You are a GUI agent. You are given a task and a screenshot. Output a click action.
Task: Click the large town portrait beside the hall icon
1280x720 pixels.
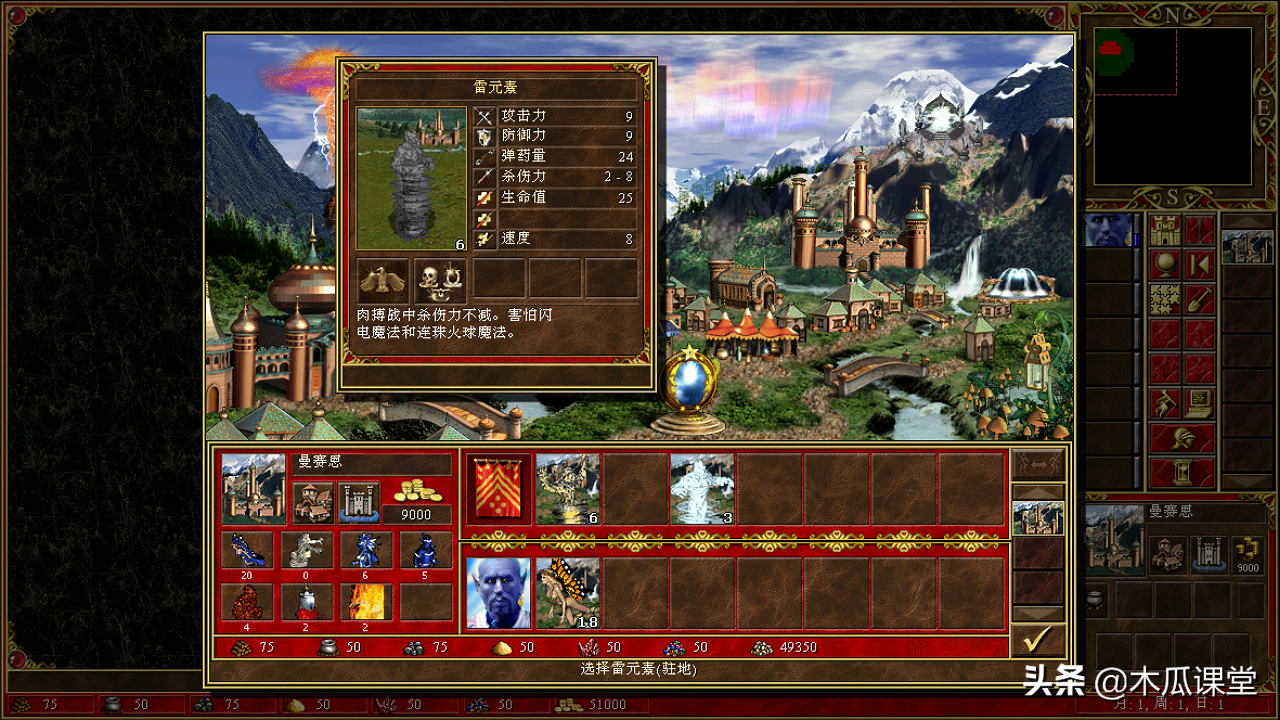(253, 488)
